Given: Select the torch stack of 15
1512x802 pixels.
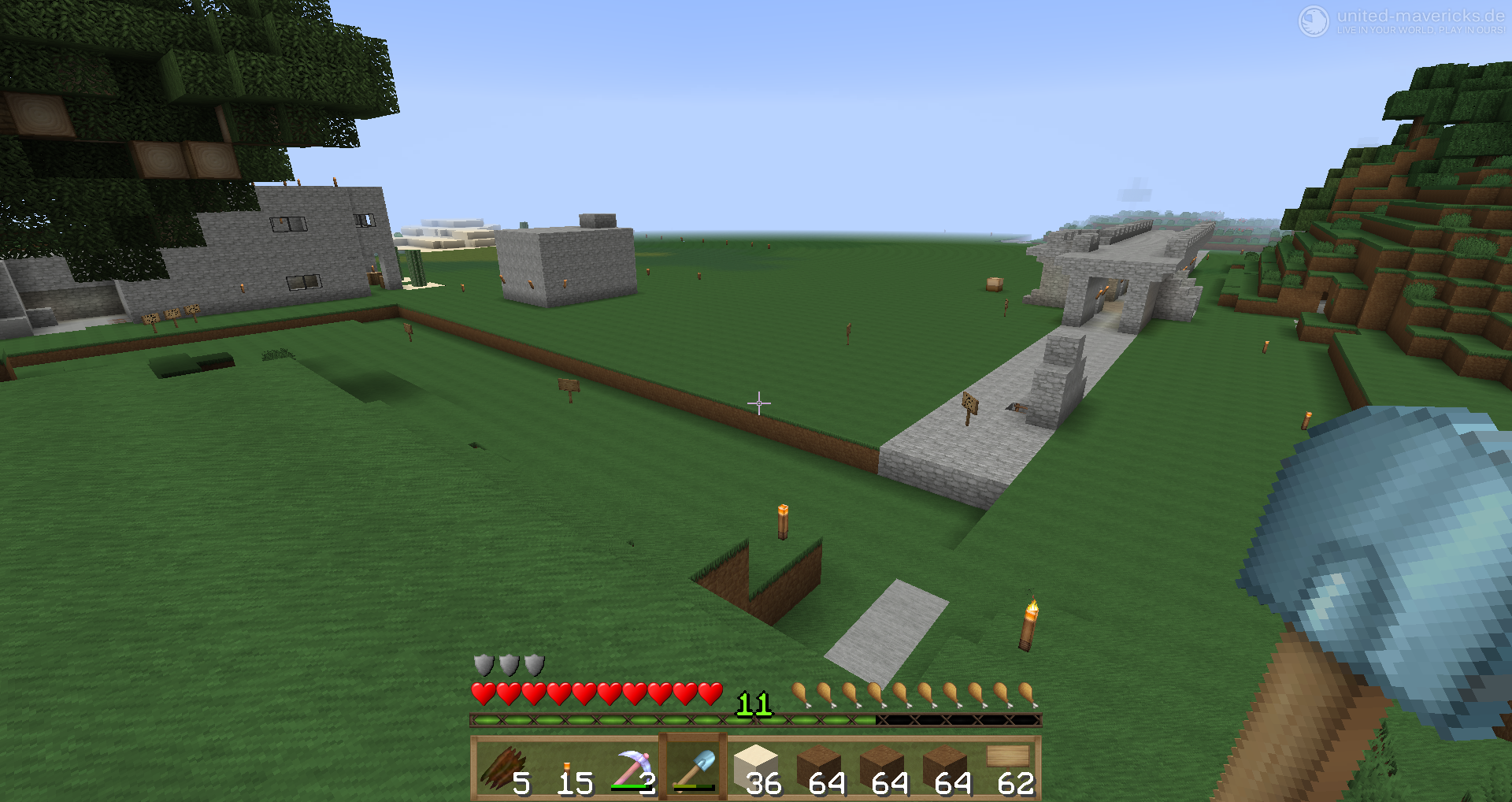Looking at the screenshot, I should 569,770.
